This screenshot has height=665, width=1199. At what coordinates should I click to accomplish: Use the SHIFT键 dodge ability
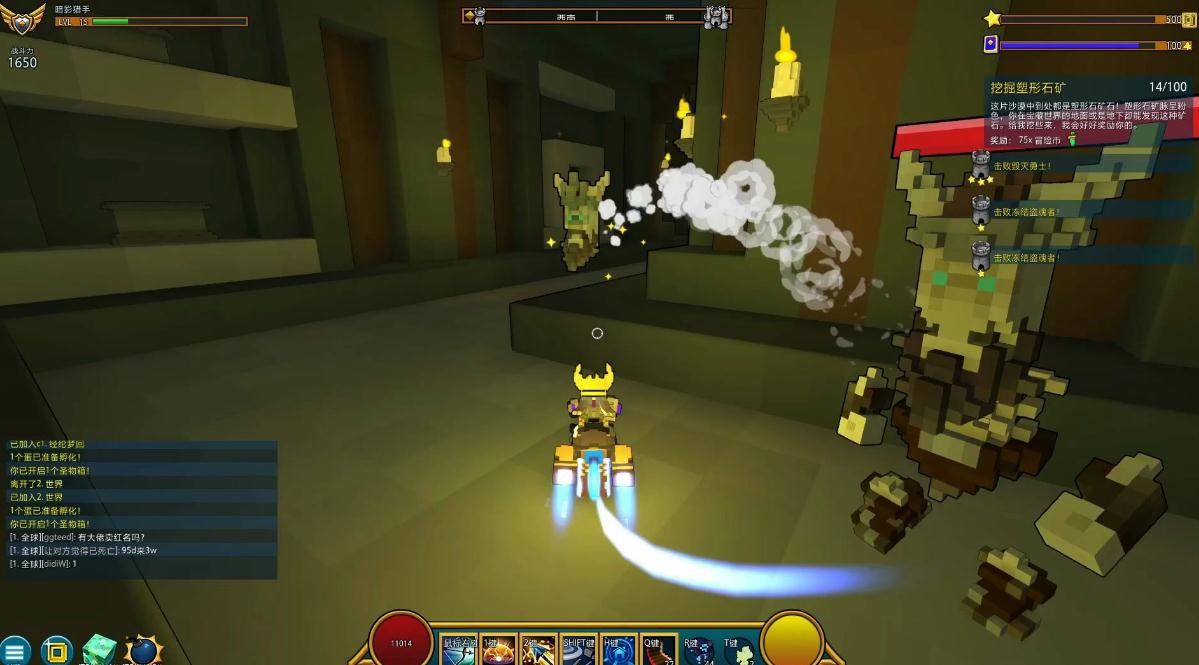click(579, 650)
